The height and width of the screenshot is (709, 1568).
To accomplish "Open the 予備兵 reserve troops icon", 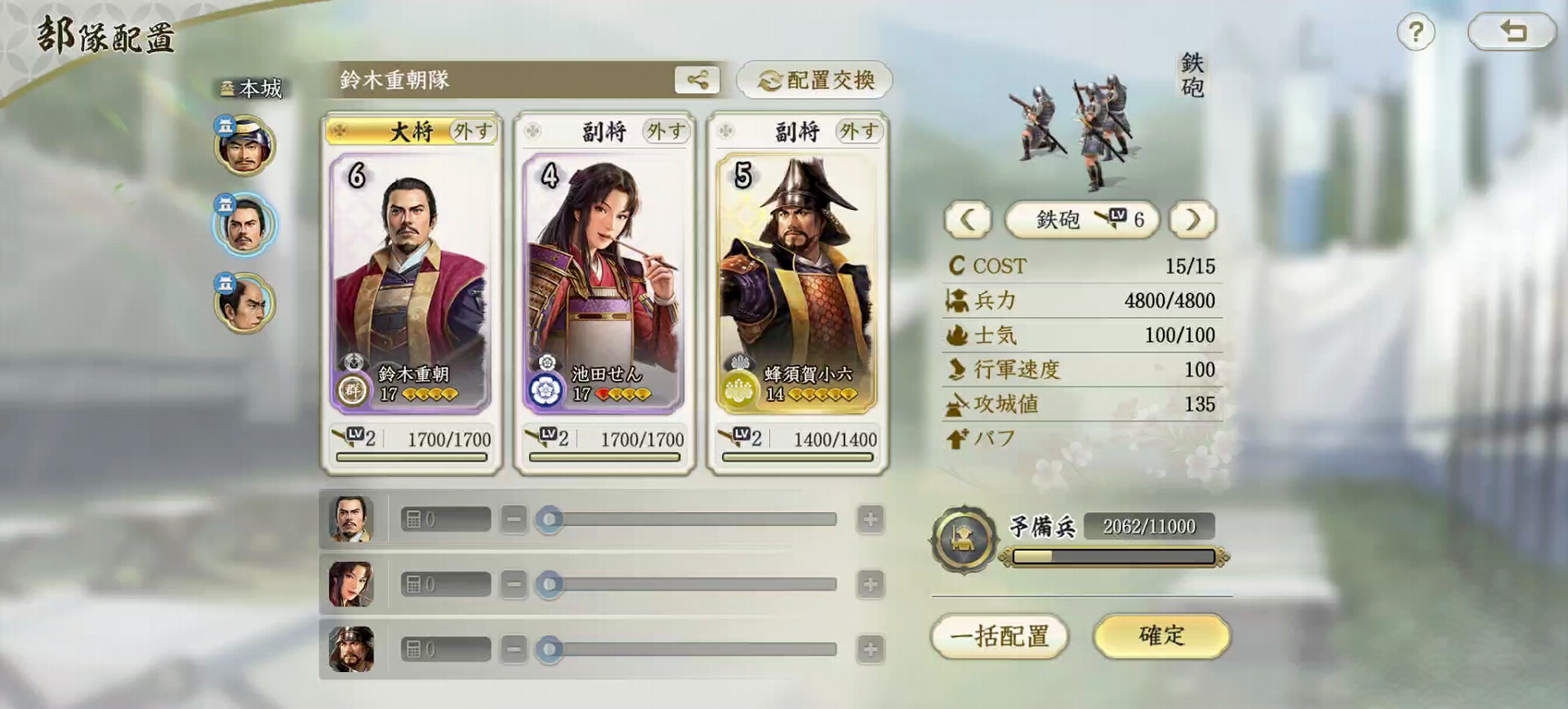I will [964, 539].
